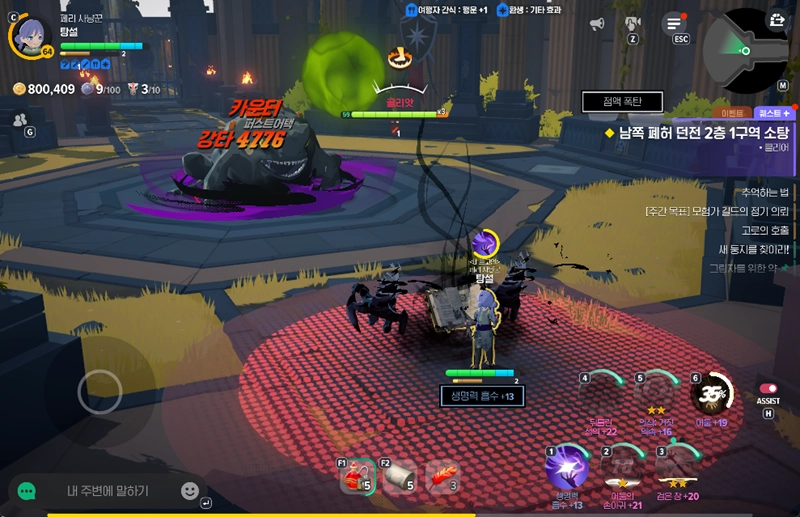Click the megaphone announcement icon

597,24
